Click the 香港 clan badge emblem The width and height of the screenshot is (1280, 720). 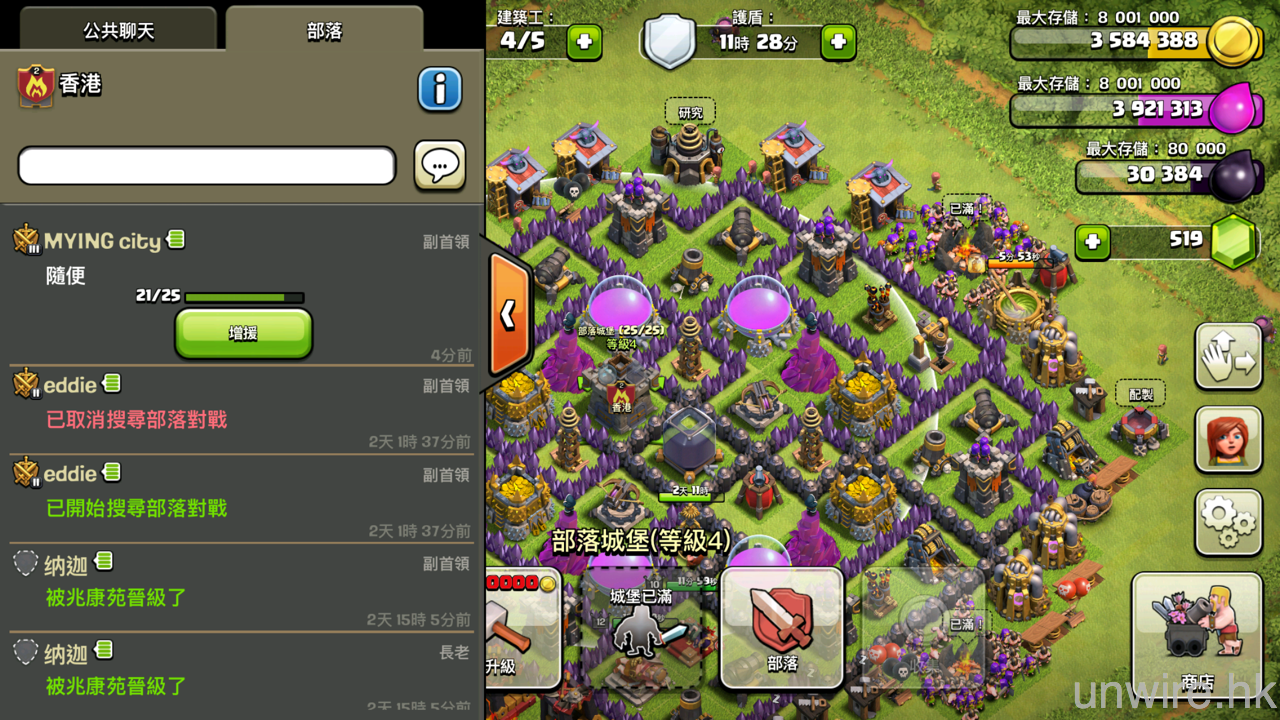click(x=35, y=87)
